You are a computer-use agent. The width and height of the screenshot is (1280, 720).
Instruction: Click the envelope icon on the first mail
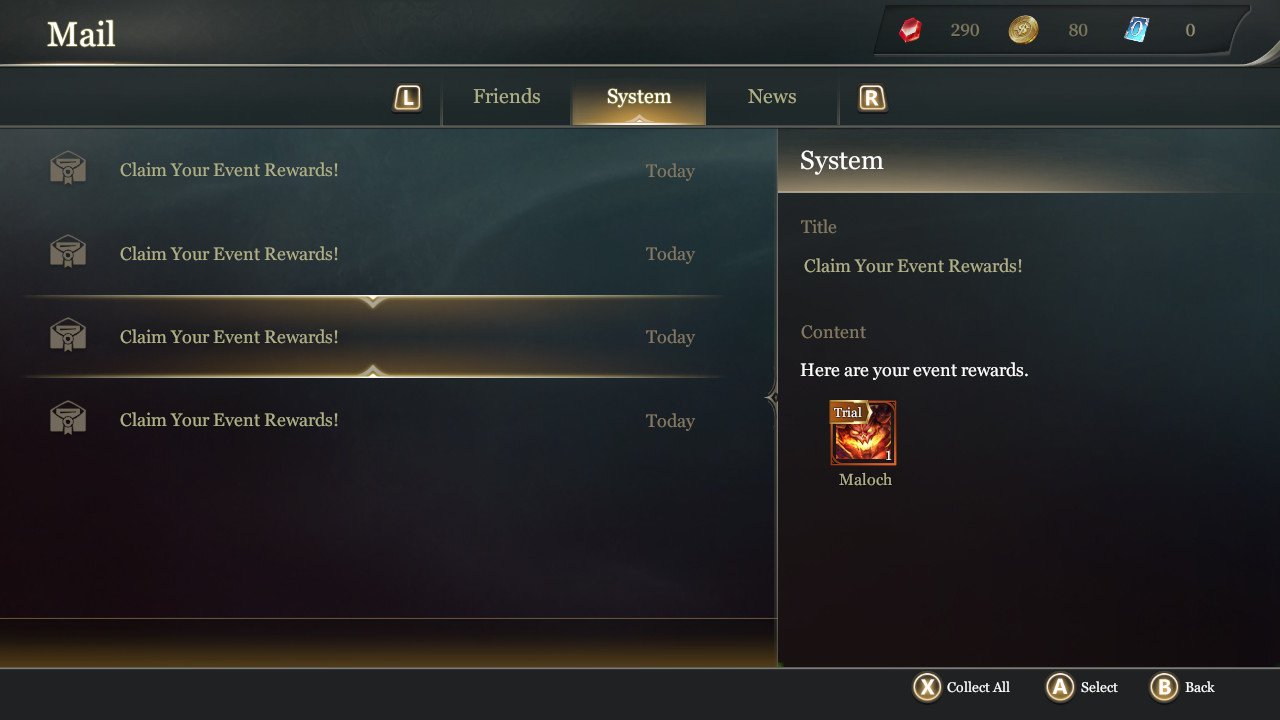click(x=67, y=166)
